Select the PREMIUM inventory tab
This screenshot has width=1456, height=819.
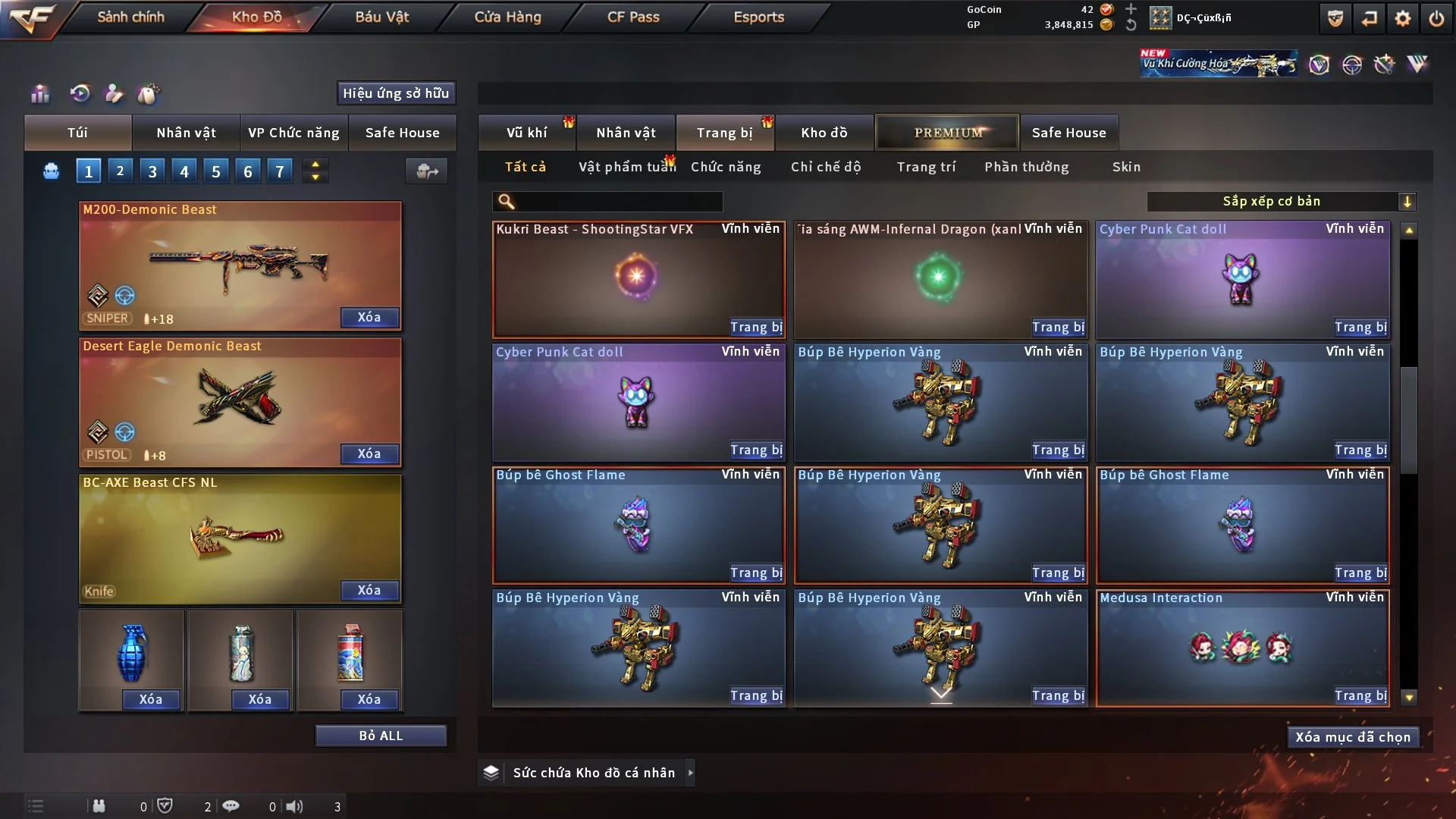947,133
